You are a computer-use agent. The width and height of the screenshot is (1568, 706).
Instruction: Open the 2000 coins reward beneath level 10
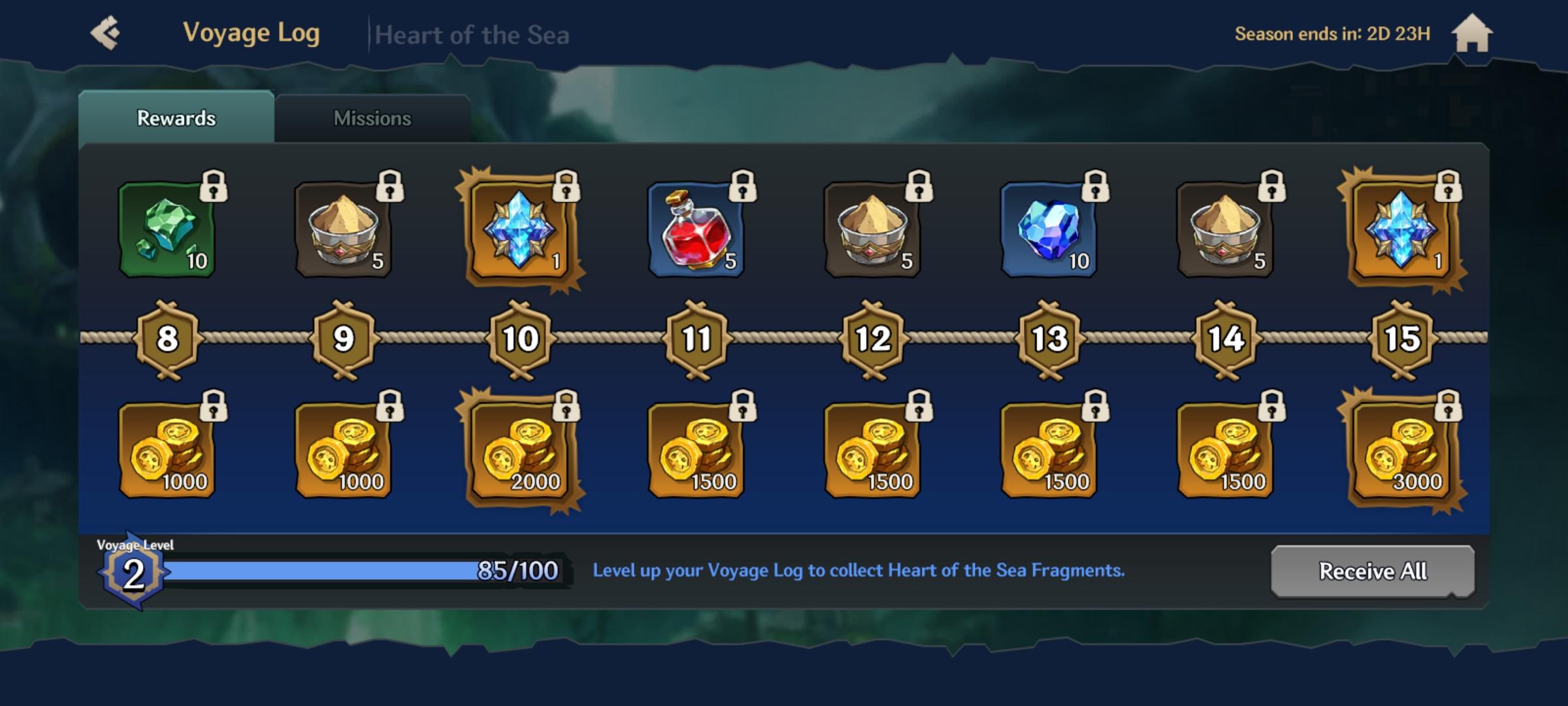[519, 451]
